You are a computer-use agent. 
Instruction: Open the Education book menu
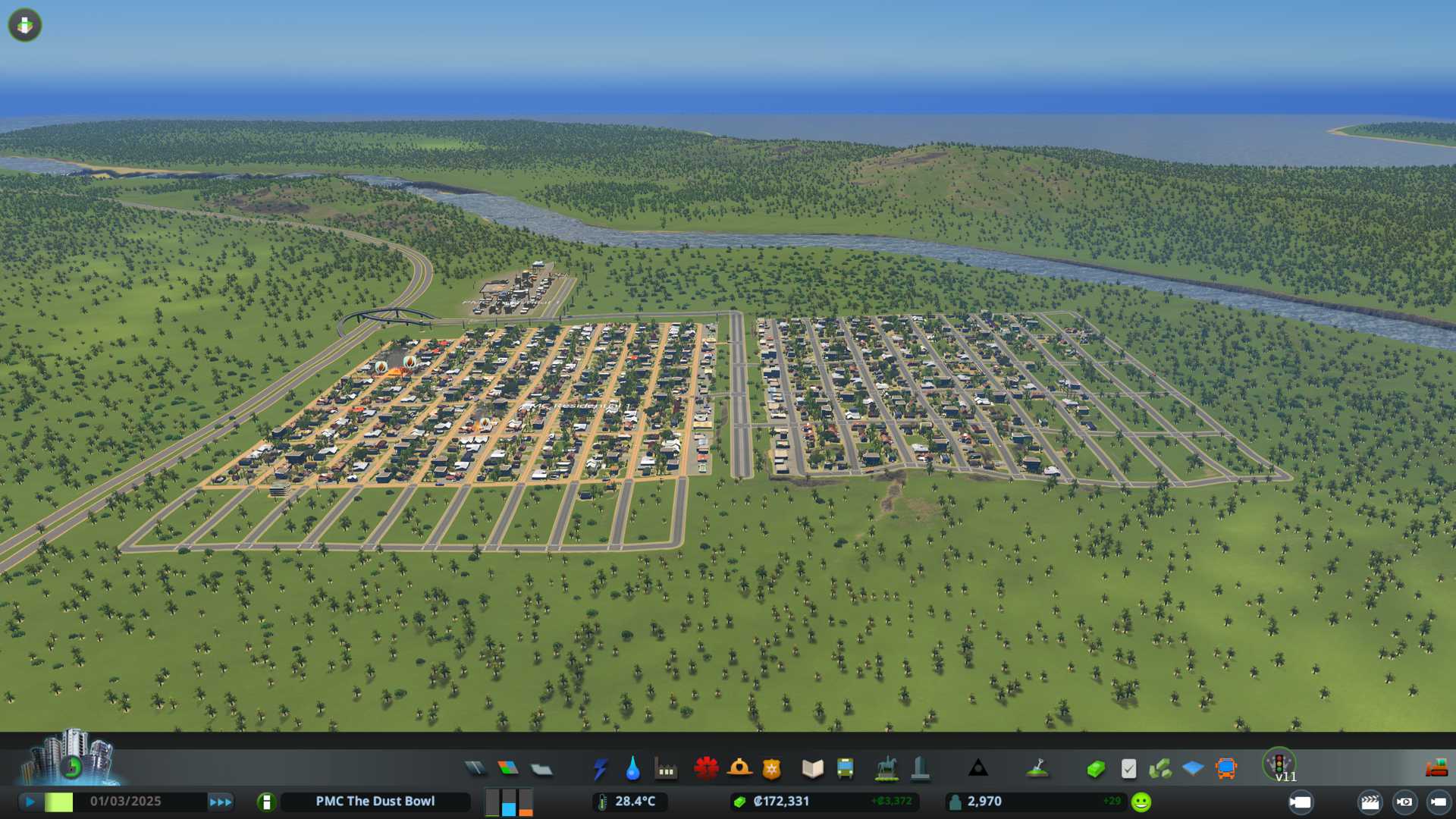[x=812, y=769]
